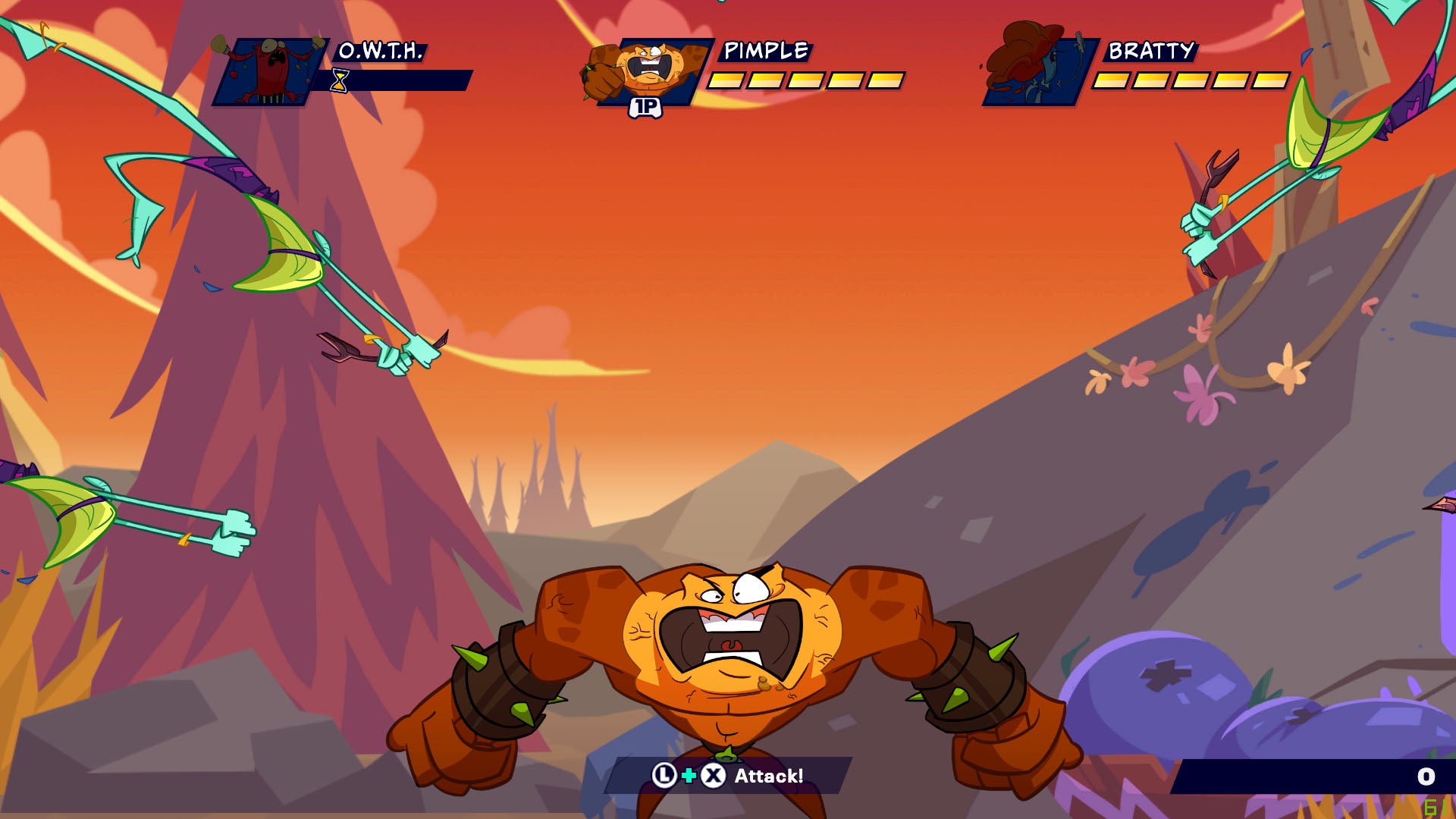Select the O.W.T.H. character portrait
The width and height of the screenshot is (1456, 819).
click(269, 72)
